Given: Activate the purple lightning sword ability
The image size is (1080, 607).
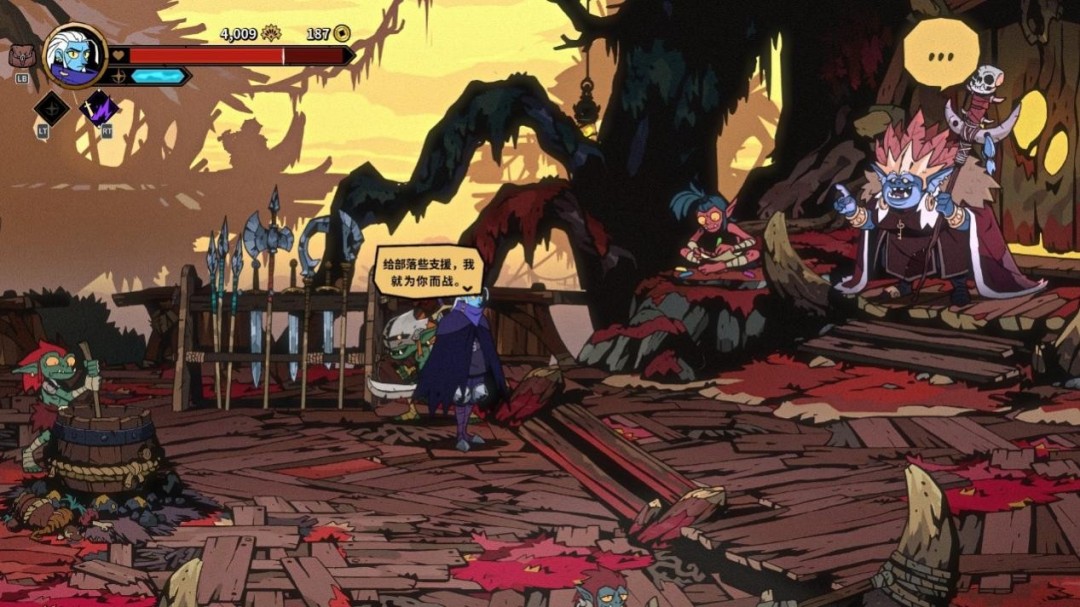Looking at the screenshot, I should [98, 107].
